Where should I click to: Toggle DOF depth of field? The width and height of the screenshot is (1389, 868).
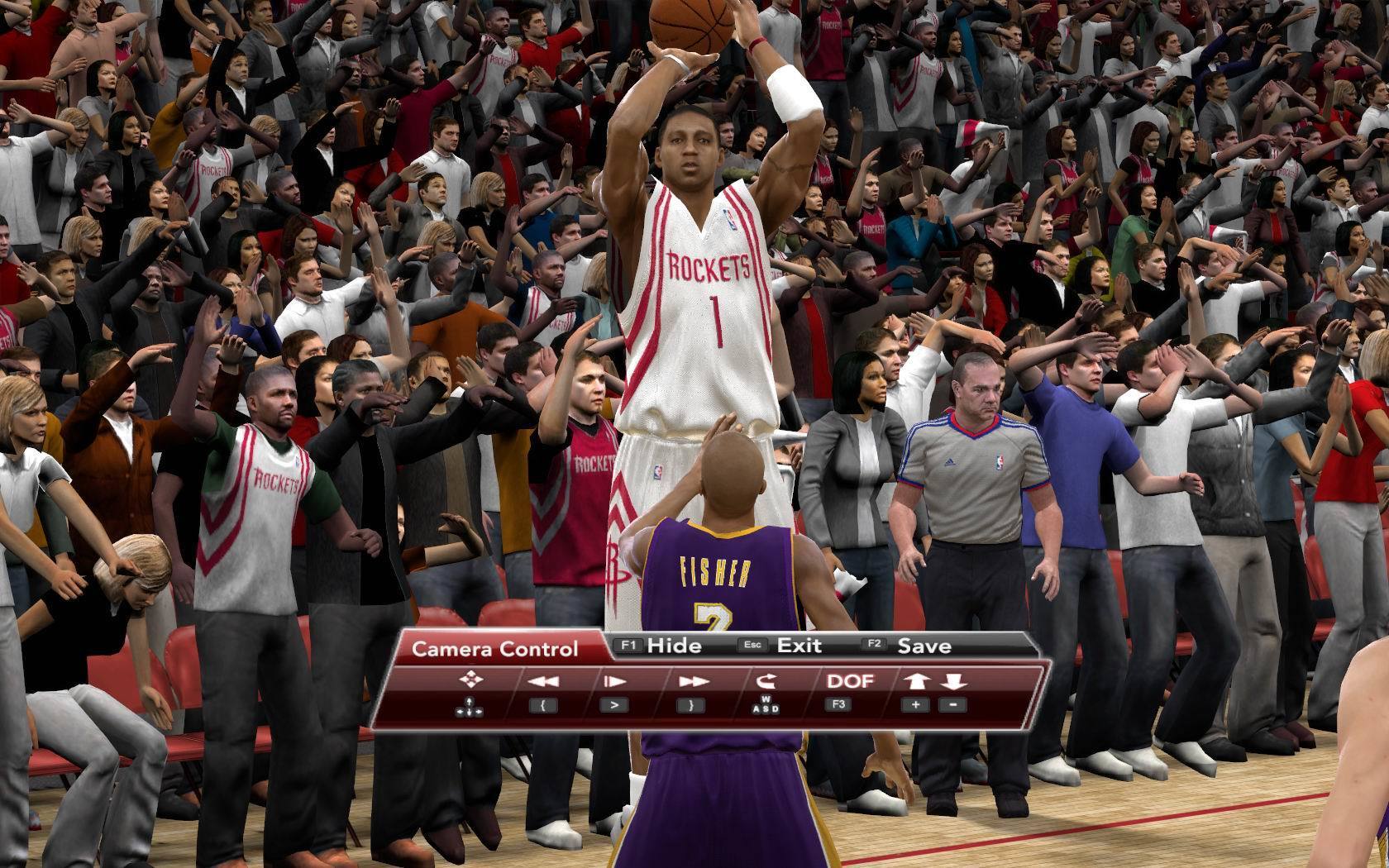pos(850,681)
